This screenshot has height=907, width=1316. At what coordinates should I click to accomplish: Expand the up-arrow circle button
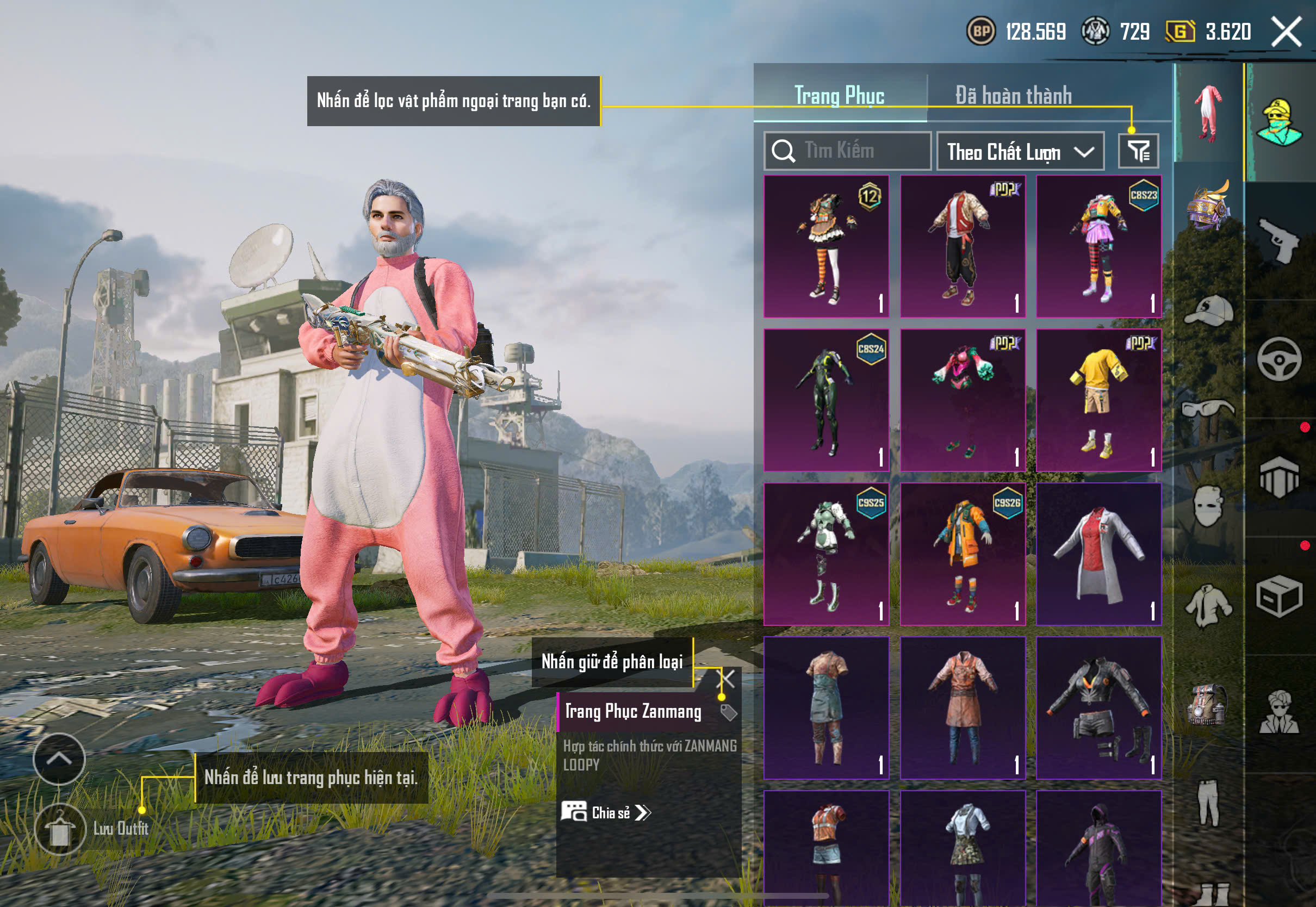coord(59,759)
